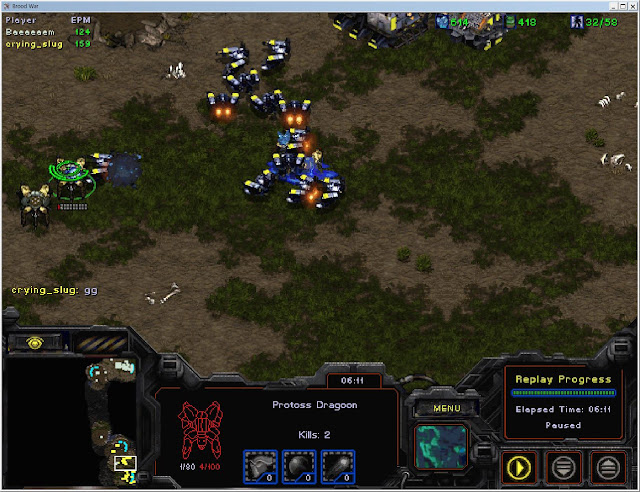This screenshot has height=492, width=640.
Task: Open the game MENU
Action: coord(440,408)
